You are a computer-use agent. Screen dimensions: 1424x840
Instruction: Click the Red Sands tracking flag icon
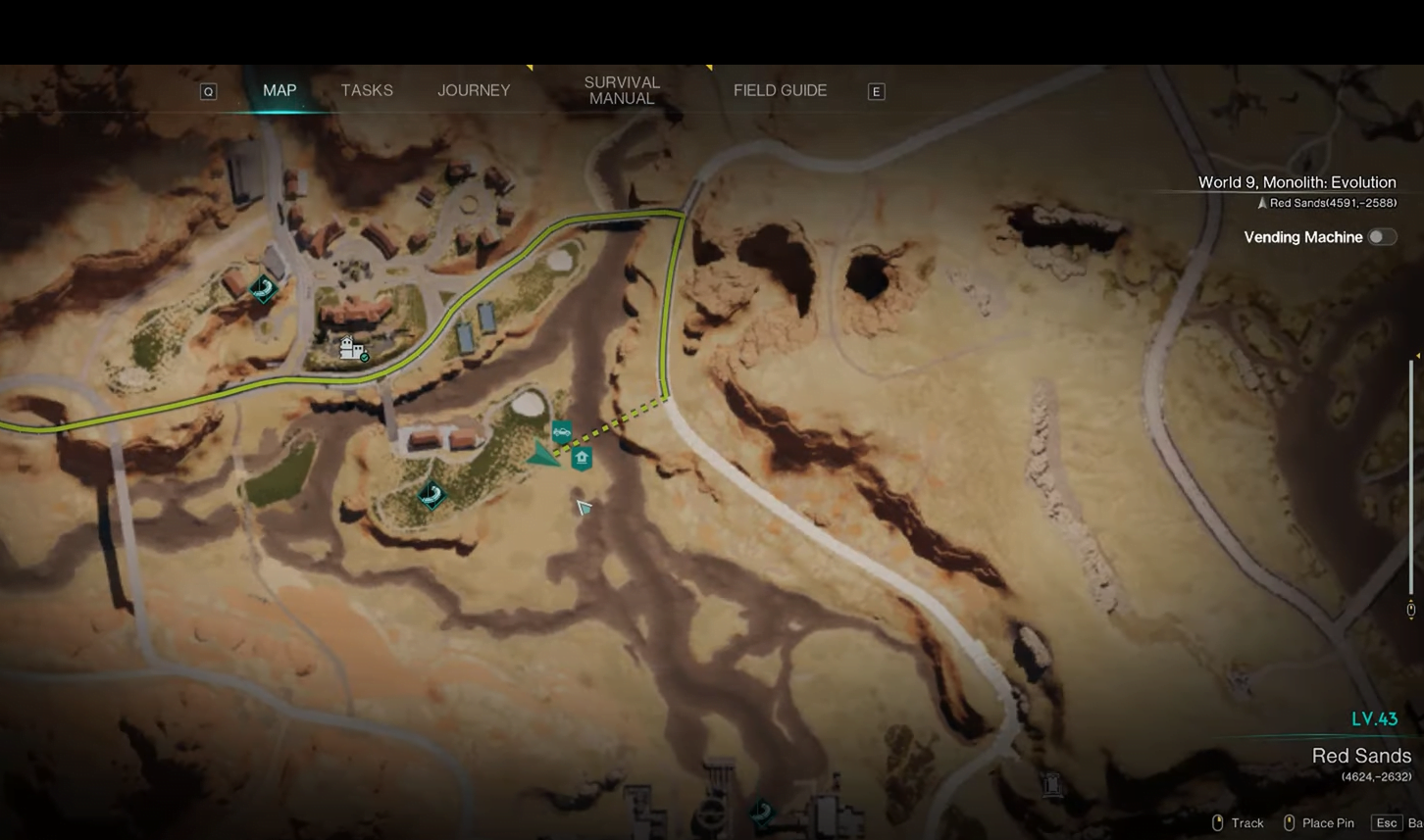click(x=1261, y=203)
